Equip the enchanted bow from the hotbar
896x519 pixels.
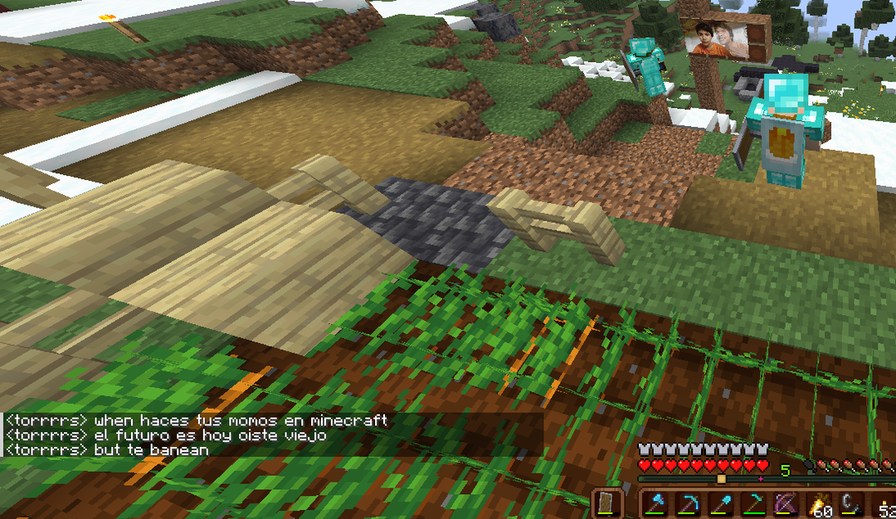[786, 504]
